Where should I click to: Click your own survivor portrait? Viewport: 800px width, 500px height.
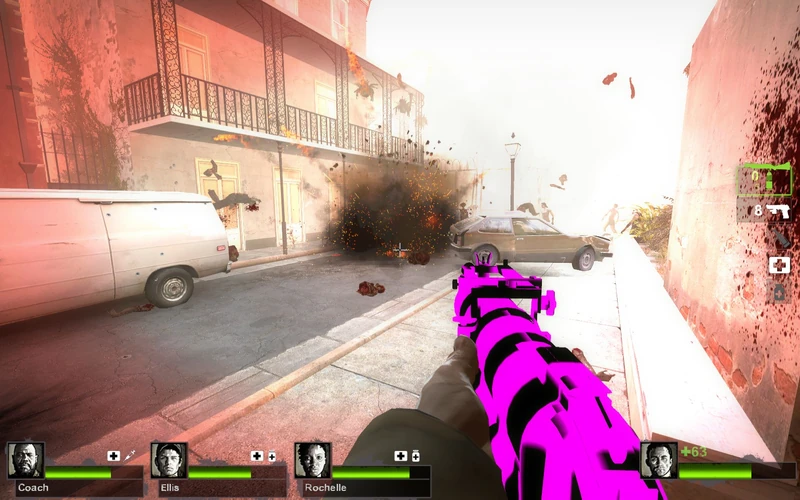click(659, 460)
